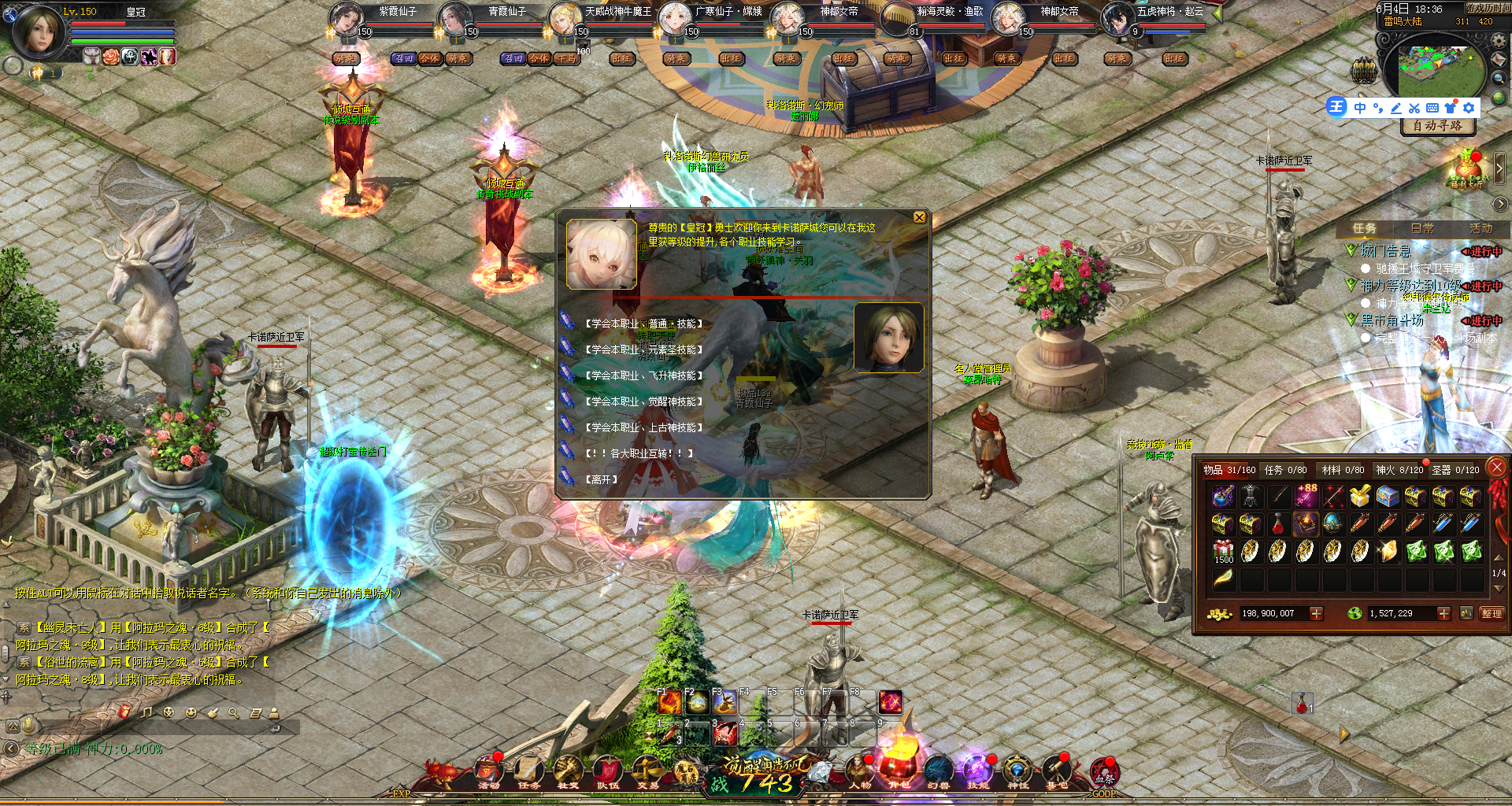Close the inventory bag panel

coord(1497,468)
